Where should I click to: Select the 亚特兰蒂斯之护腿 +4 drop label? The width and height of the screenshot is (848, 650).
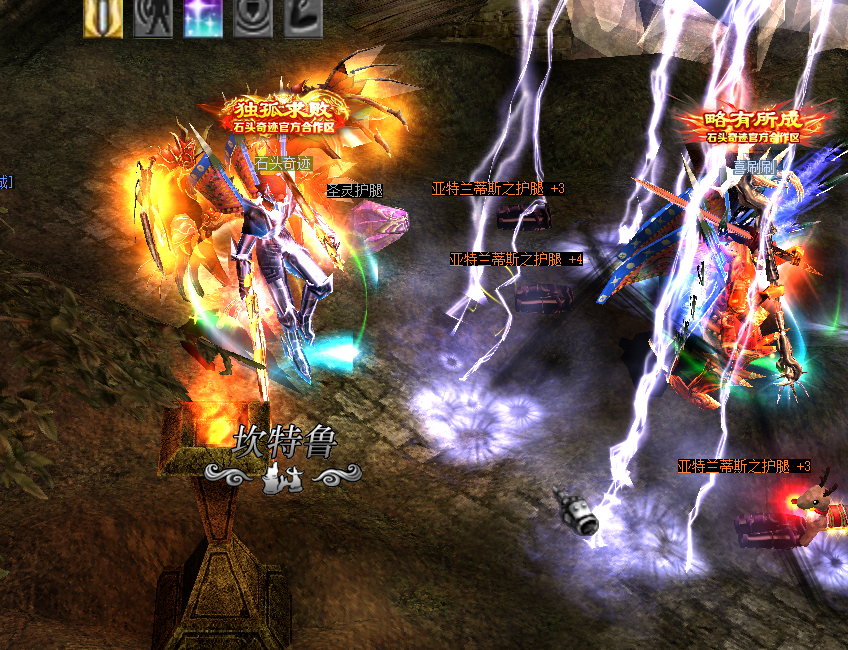(516, 259)
